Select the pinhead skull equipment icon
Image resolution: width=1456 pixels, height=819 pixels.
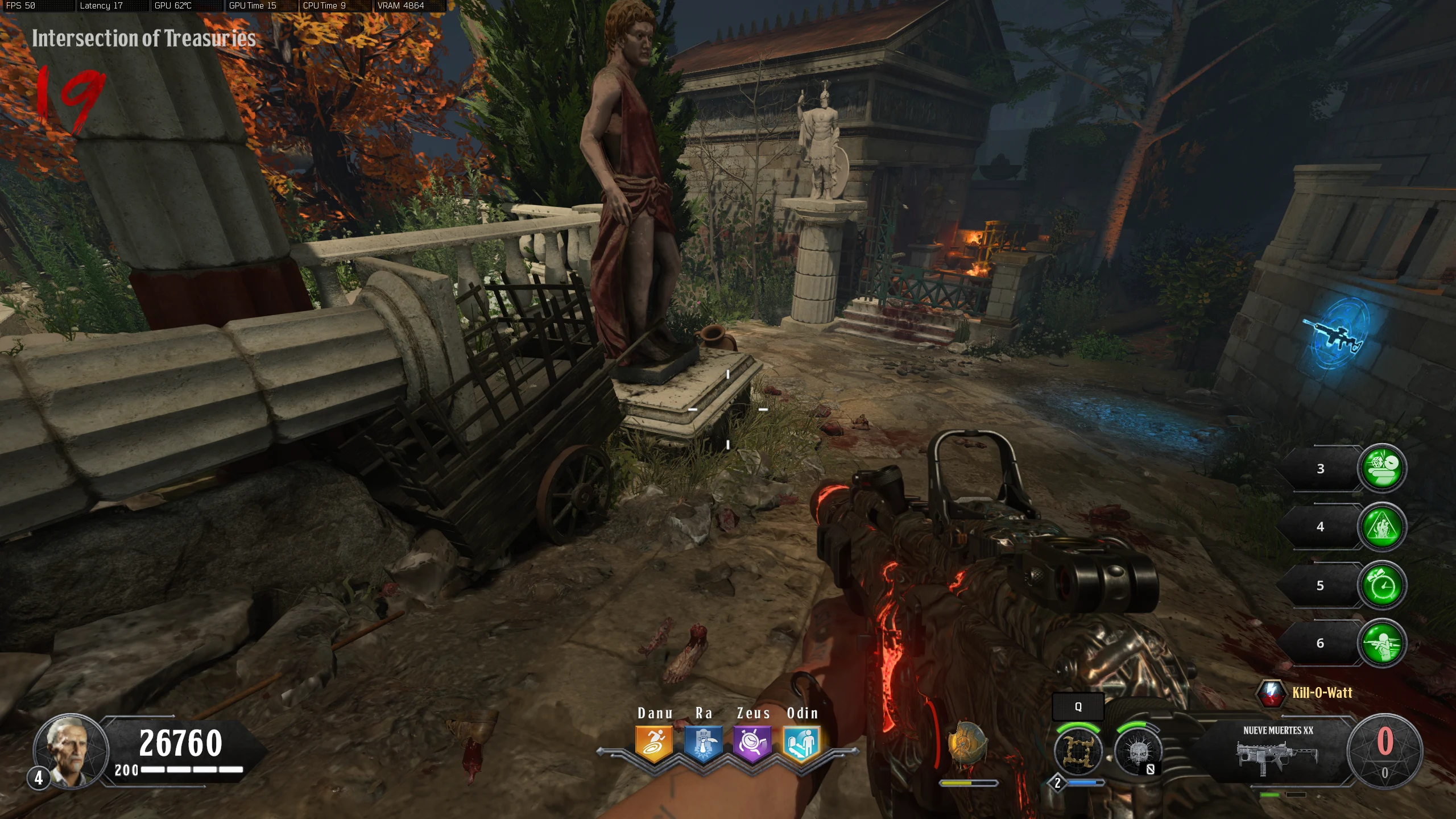(1137, 752)
